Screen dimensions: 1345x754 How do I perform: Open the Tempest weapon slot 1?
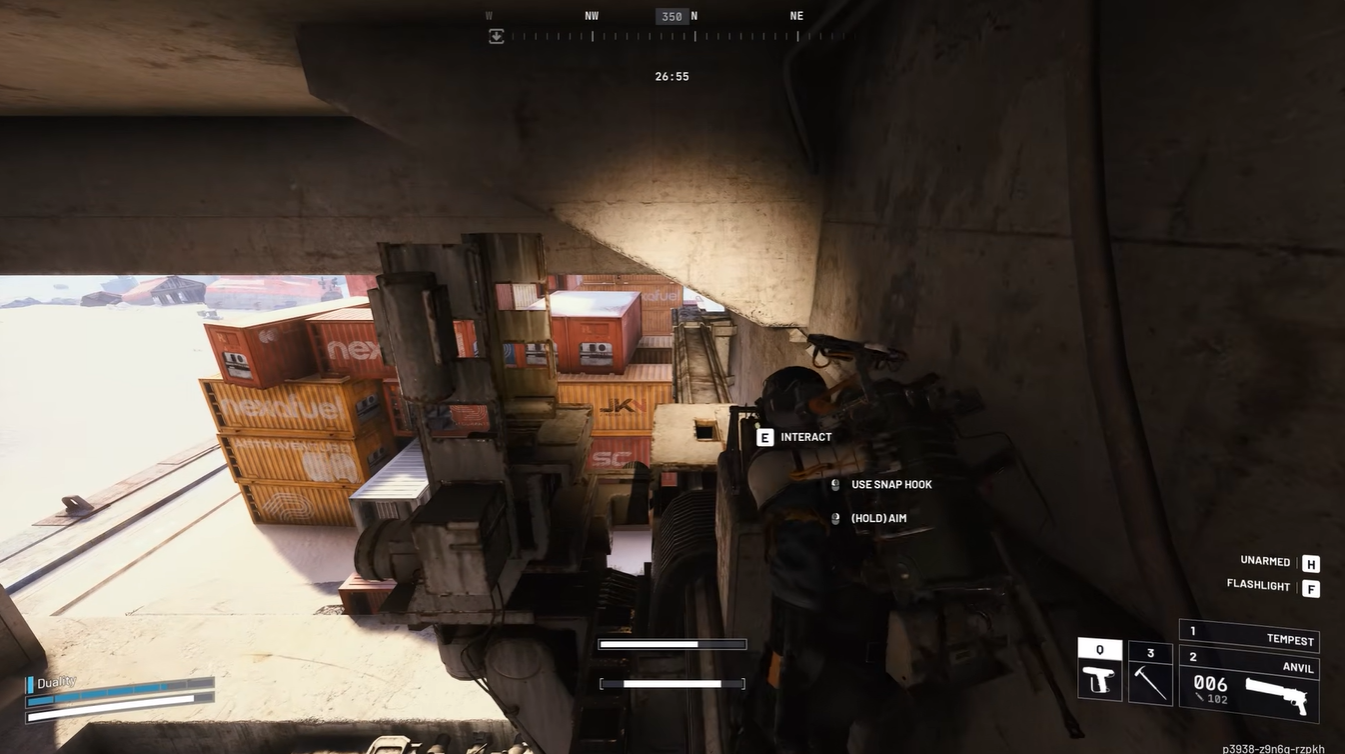(1248, 640)
